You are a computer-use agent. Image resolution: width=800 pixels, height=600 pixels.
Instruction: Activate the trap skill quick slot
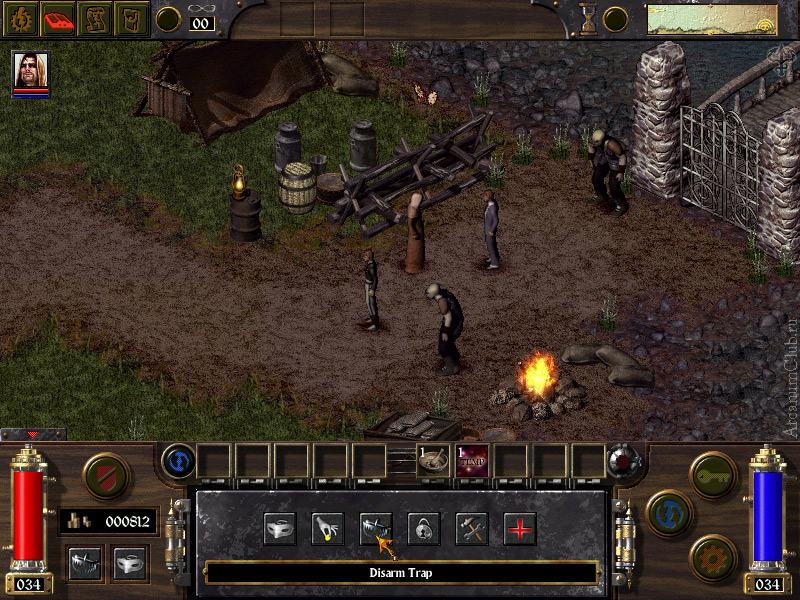click(84, 564)
